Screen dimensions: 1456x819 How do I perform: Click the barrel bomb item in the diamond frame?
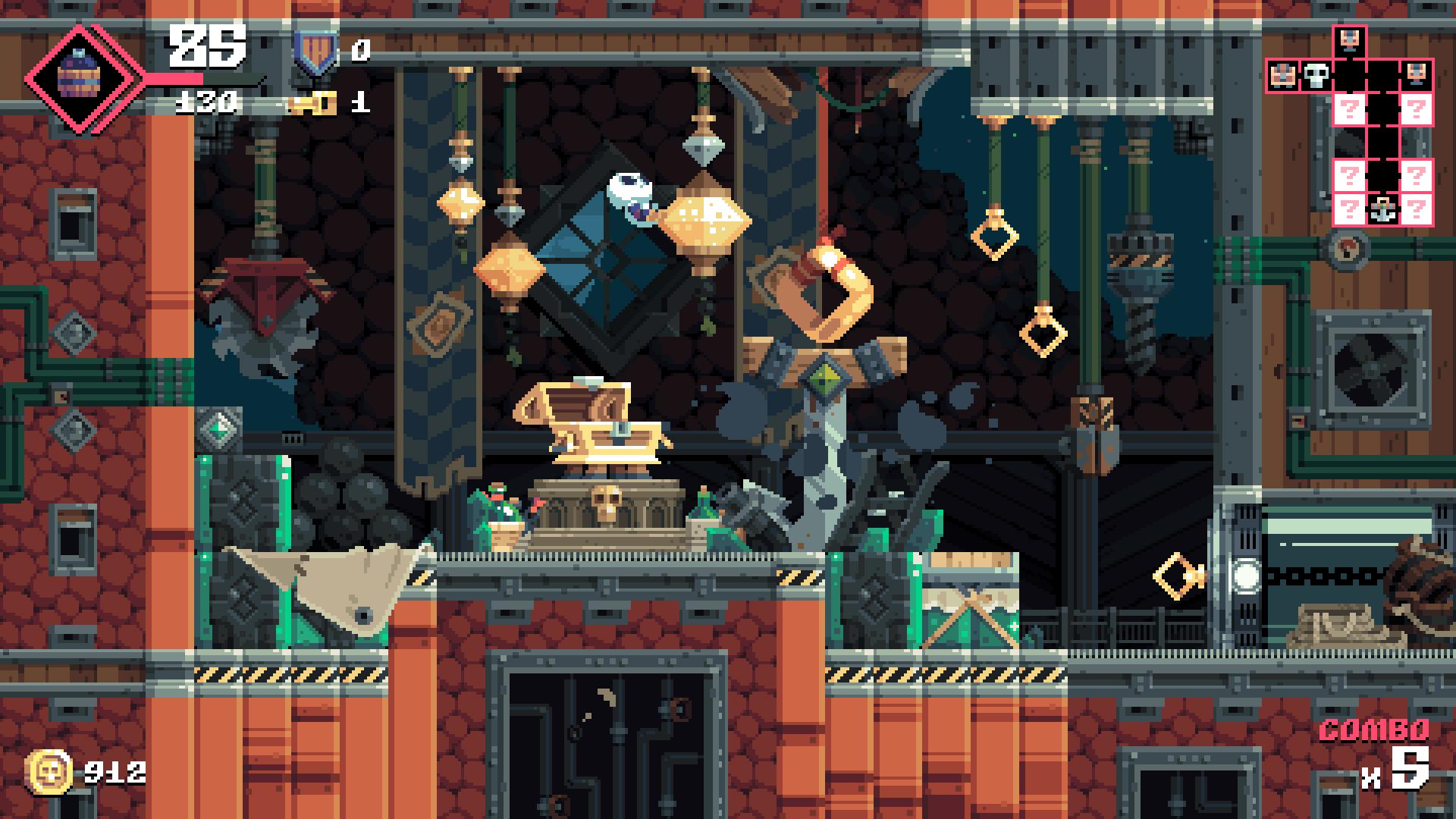click(79, 77)
